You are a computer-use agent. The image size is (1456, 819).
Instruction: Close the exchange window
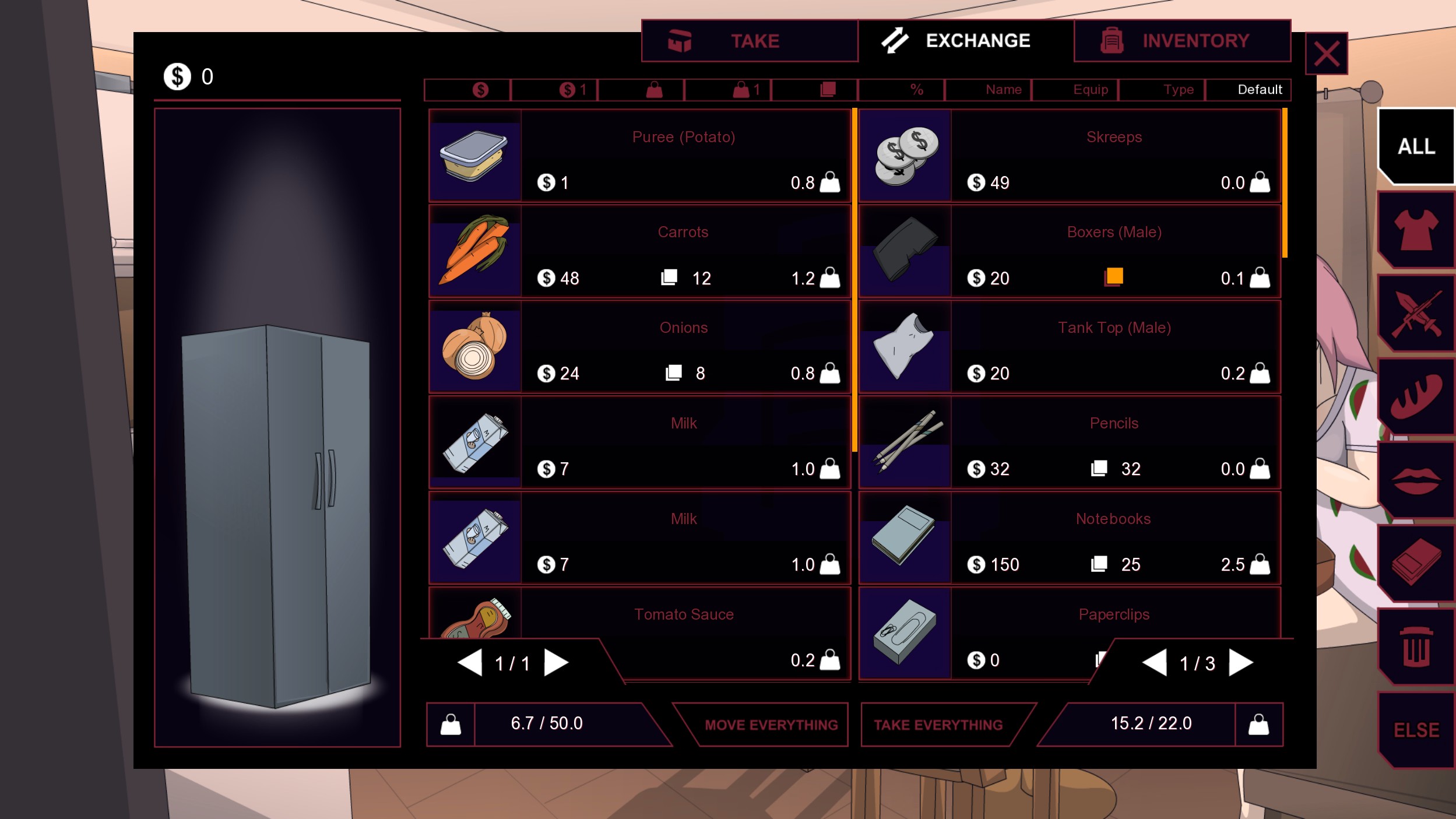coord(1326,54)
